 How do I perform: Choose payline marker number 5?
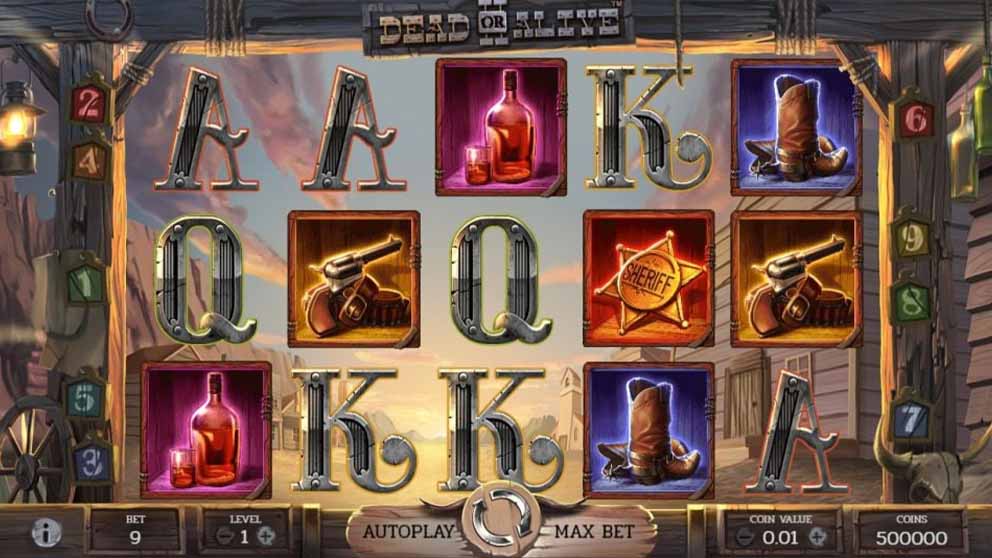coord(85,398)
